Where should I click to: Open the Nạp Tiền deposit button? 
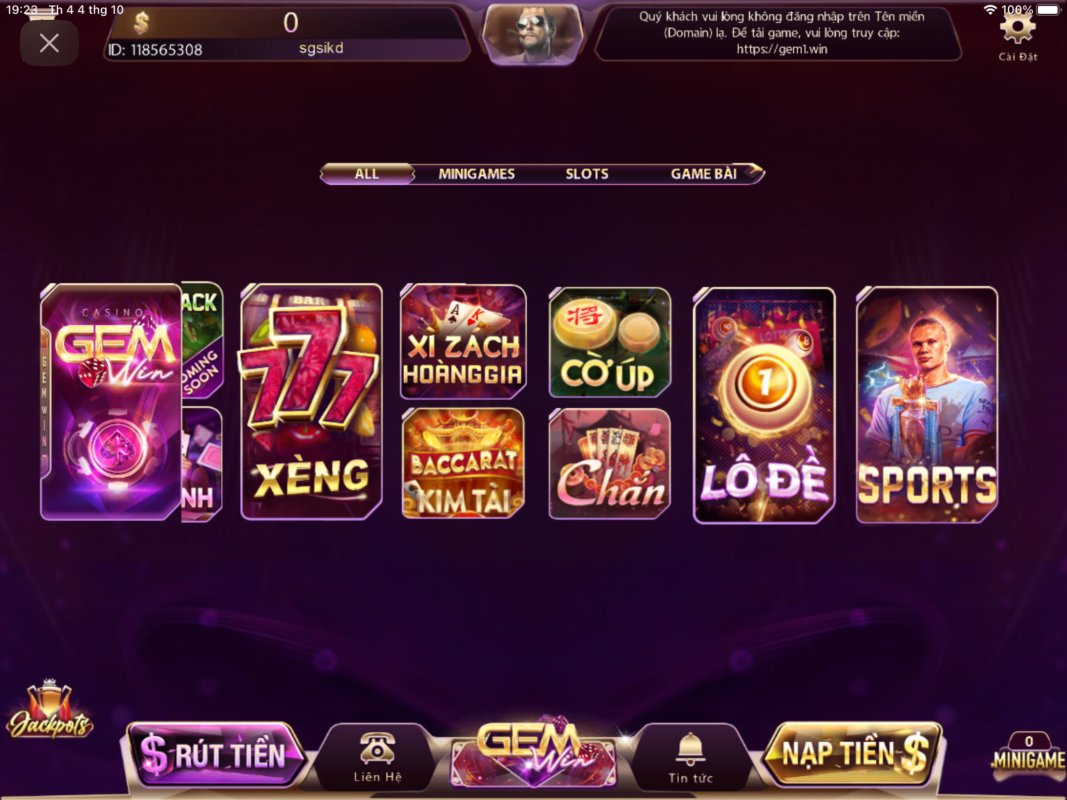(x=853, y=753)
